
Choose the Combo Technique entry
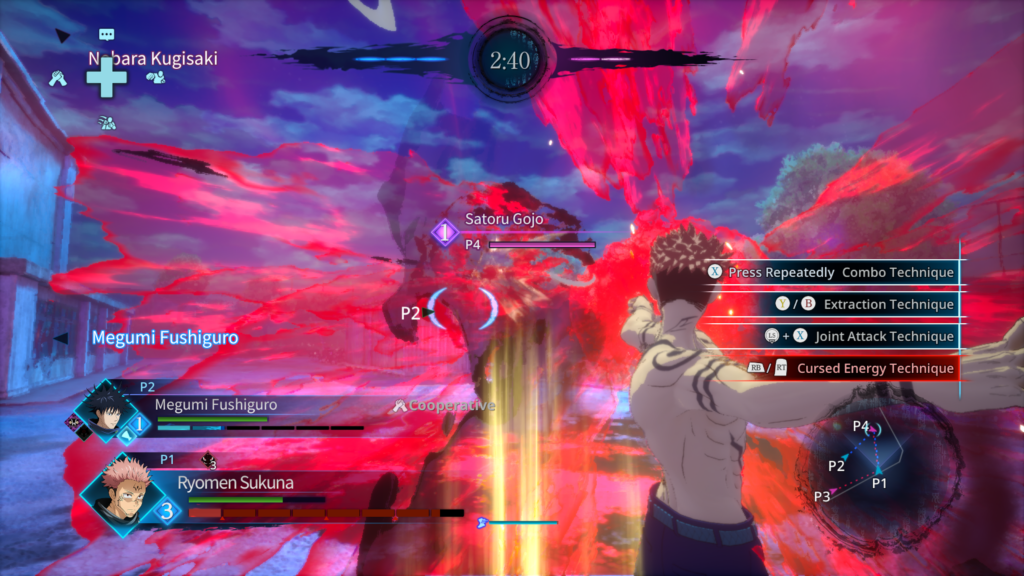(830, 272)
